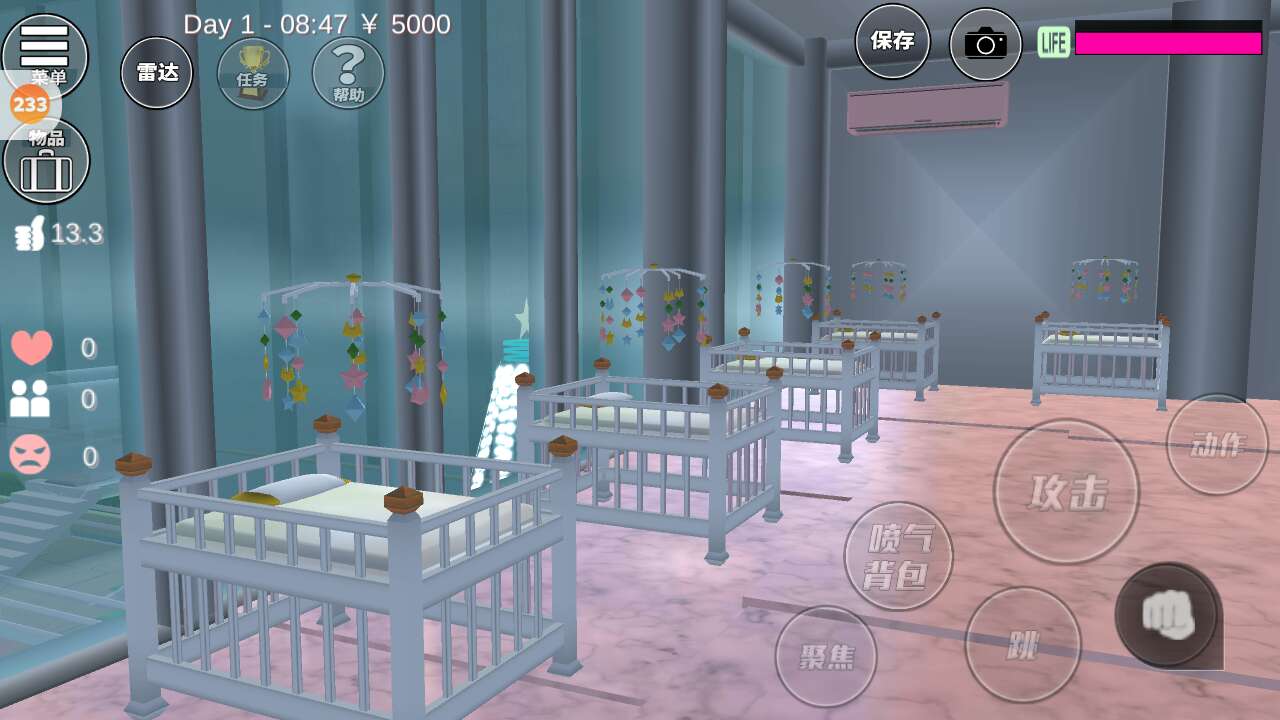The image size is (1280, 720).
Task: Click the orange 233 badge
Action: 30,103
